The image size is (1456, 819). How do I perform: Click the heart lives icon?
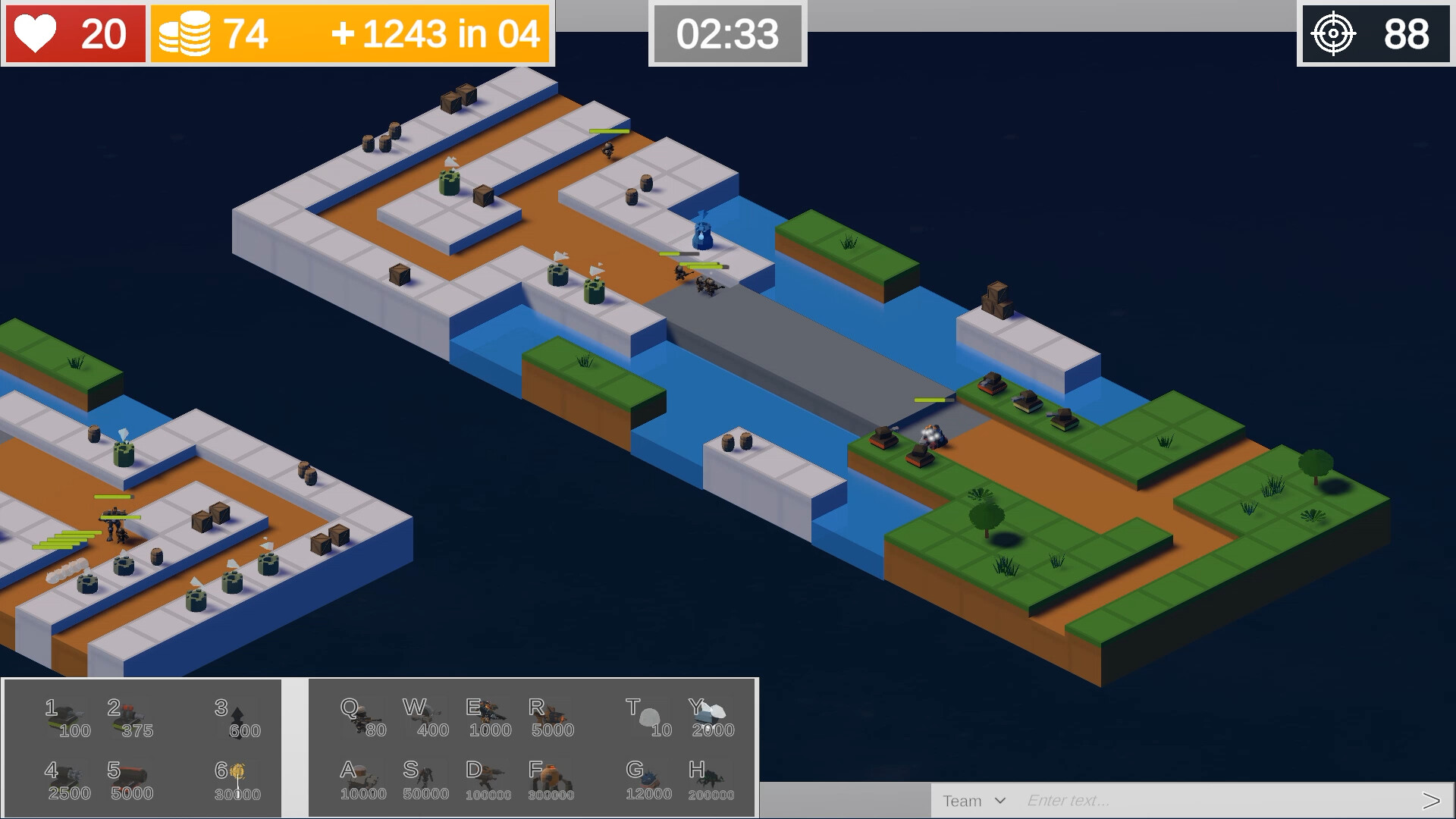pos(38,33)
